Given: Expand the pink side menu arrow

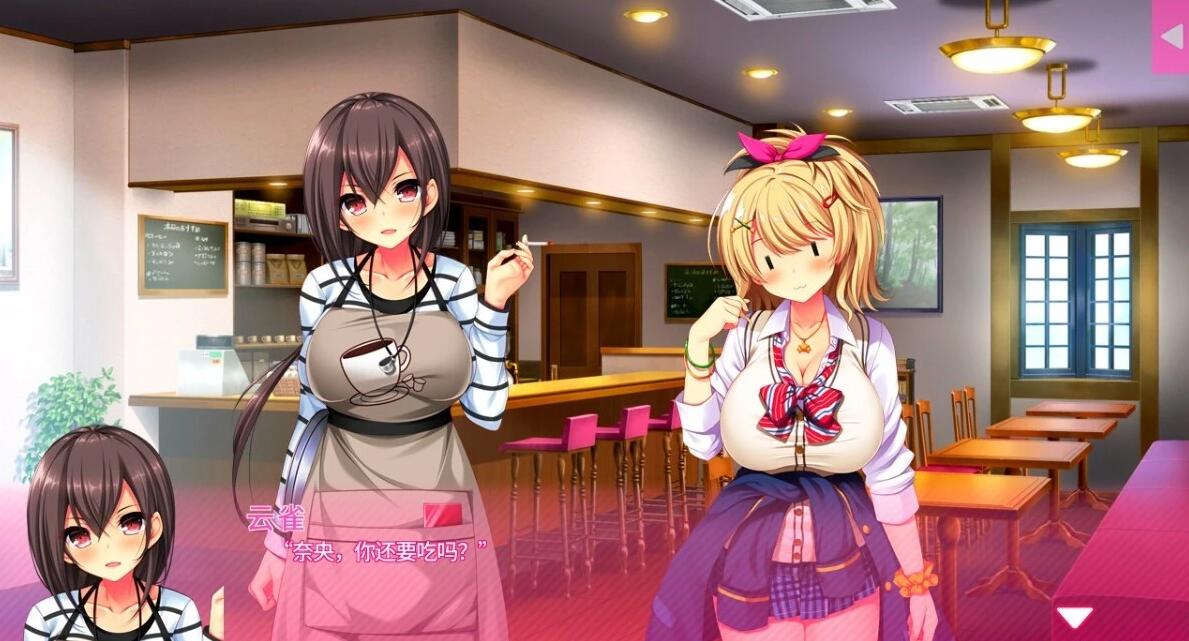Looking at the screenshot, I should [1170, 36].
